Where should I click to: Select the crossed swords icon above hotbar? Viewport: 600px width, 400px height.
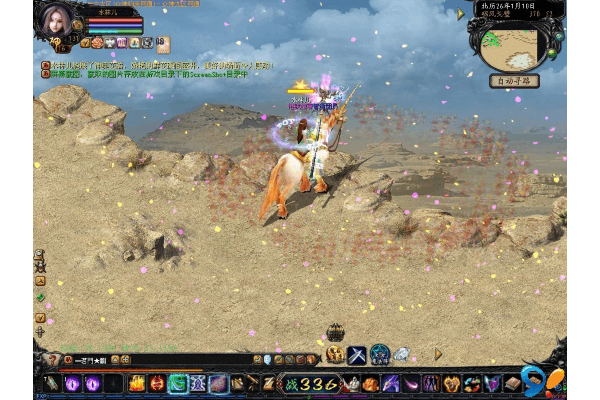click(357, 354)
